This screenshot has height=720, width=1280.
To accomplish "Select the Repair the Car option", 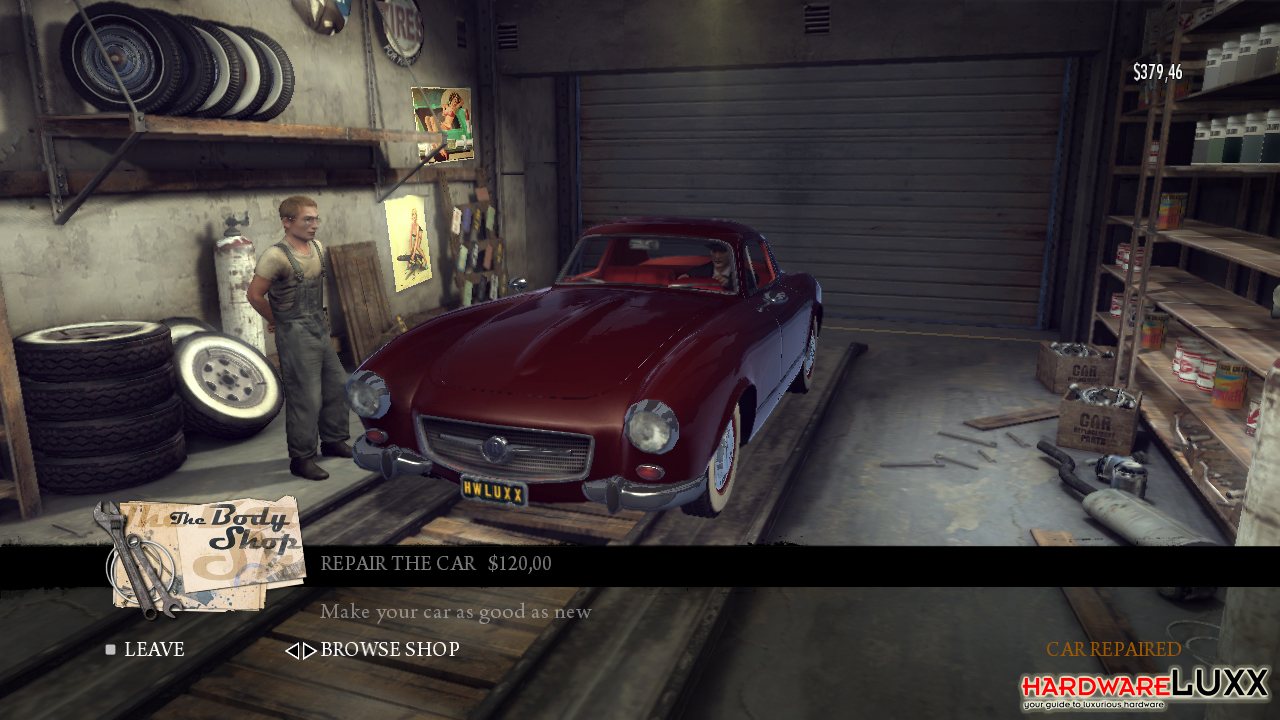I will click(435, 564).
